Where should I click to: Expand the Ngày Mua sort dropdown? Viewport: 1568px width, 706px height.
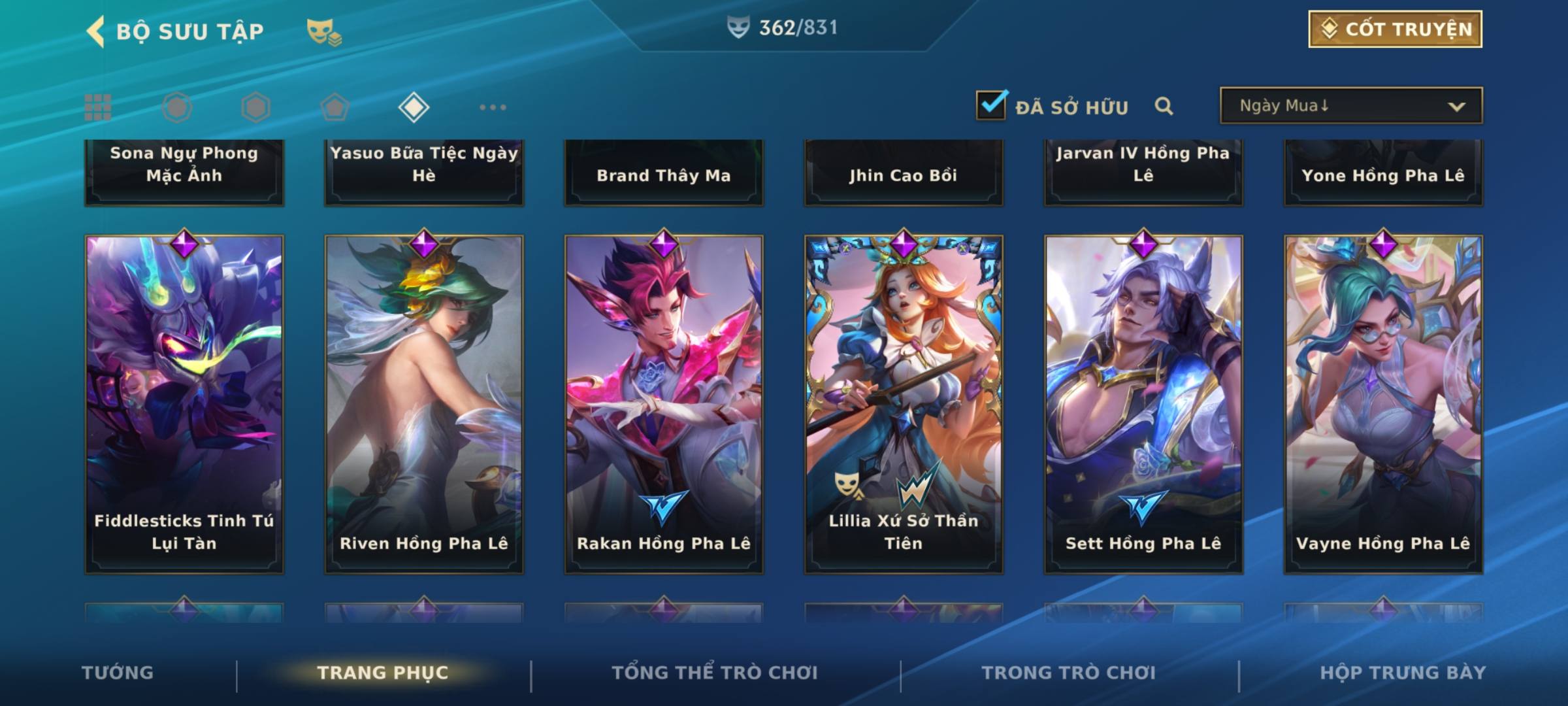click(x=1351, y=106)
